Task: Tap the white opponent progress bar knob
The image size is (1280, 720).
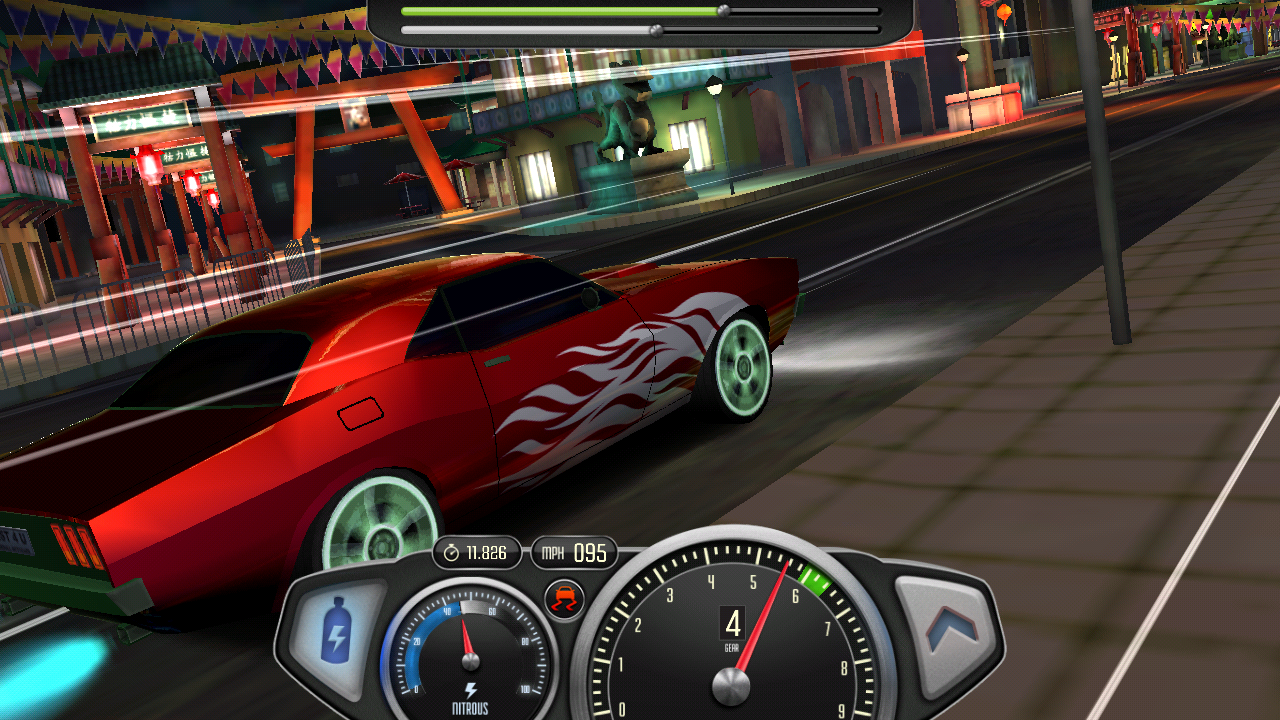Action: pos(657,30)
